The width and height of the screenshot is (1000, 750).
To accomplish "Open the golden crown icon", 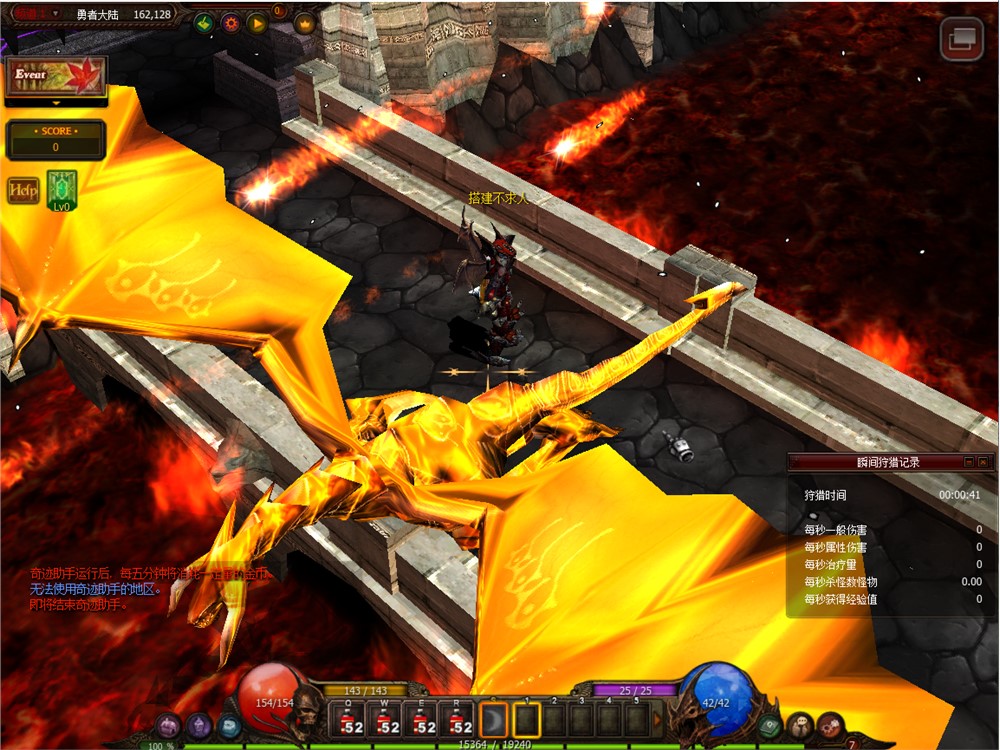I will (304, 22).
